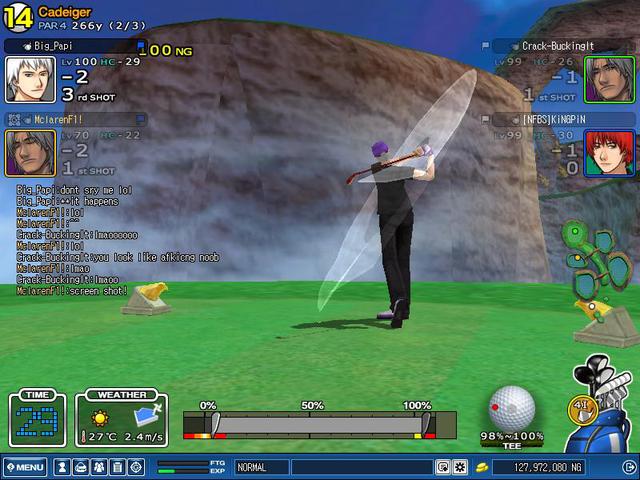Screen dimensions: 640x480
Task: Click the chat window icon beside gear
Action: (x=443, y=467)
